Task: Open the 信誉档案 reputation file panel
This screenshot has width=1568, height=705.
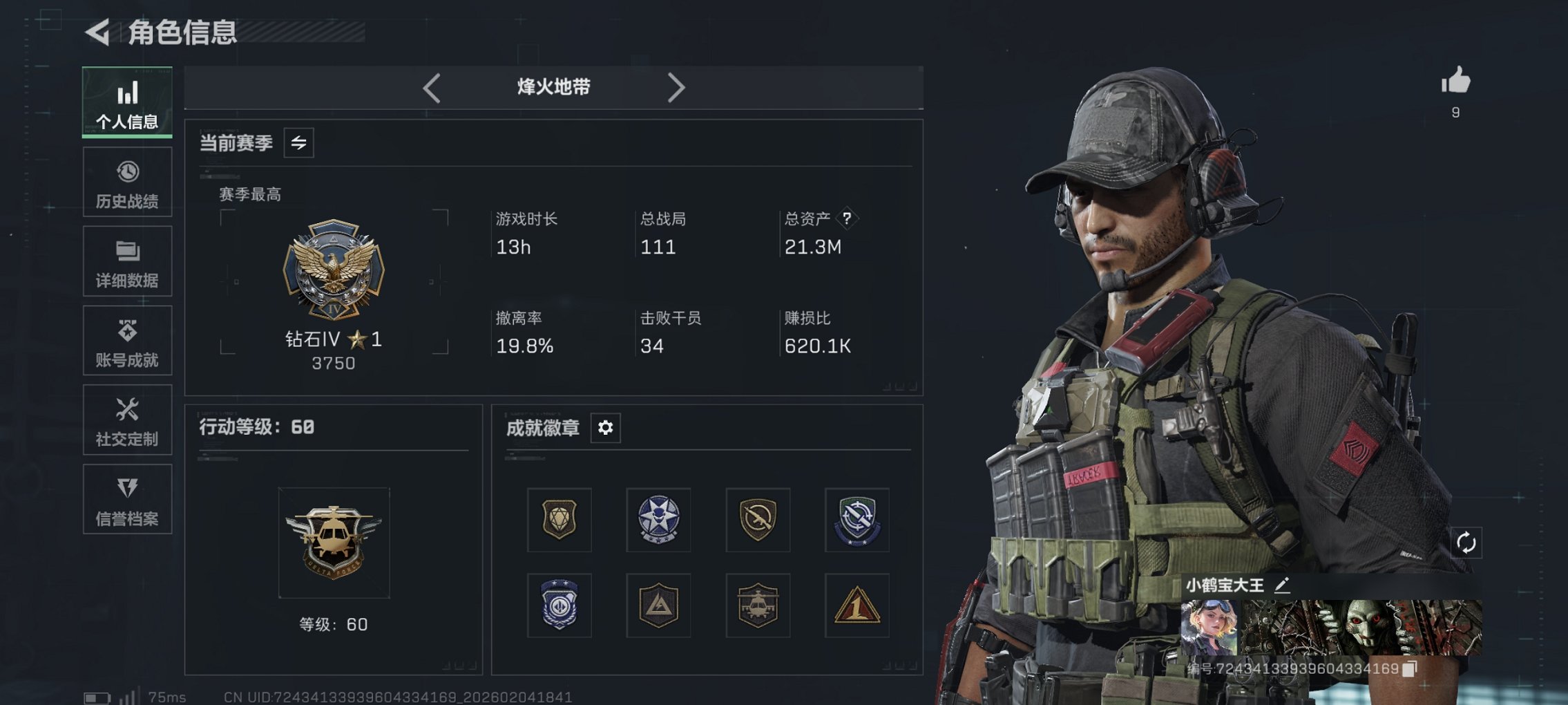Action: tap(127, 499)
